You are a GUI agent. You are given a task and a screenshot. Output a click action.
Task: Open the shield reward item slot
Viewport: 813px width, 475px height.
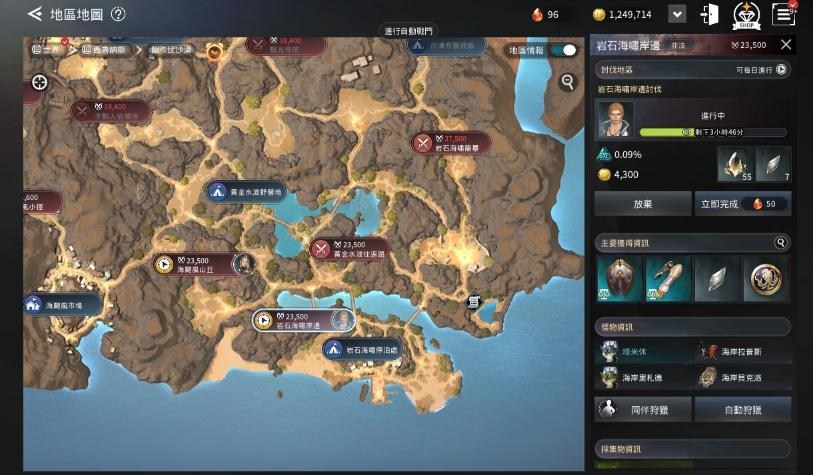coord(617,278)
